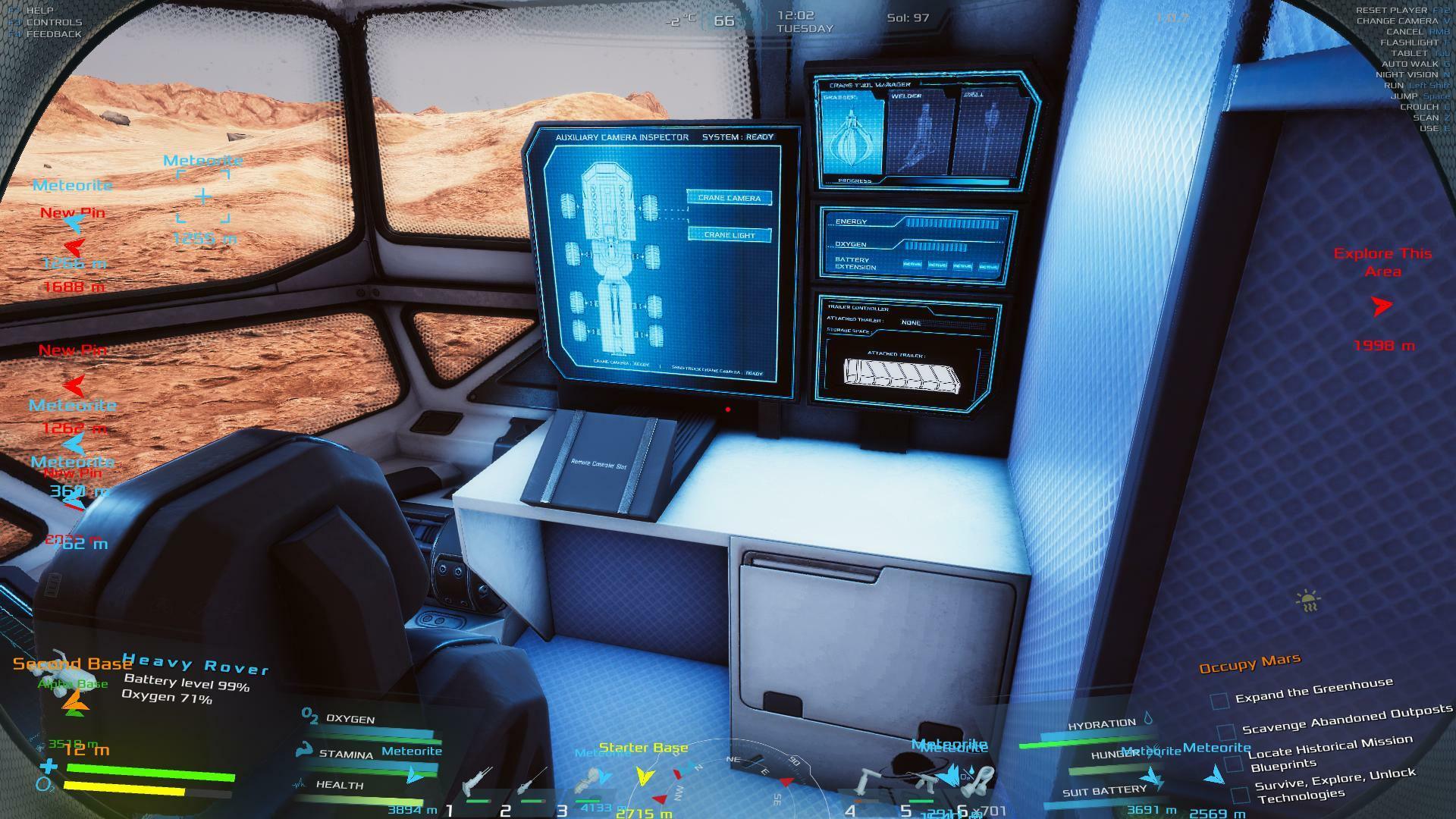Image resolution: width=1456 pixels, height=819 pixels.
Task: Toggle the Crane Light button
Action: 729,235
